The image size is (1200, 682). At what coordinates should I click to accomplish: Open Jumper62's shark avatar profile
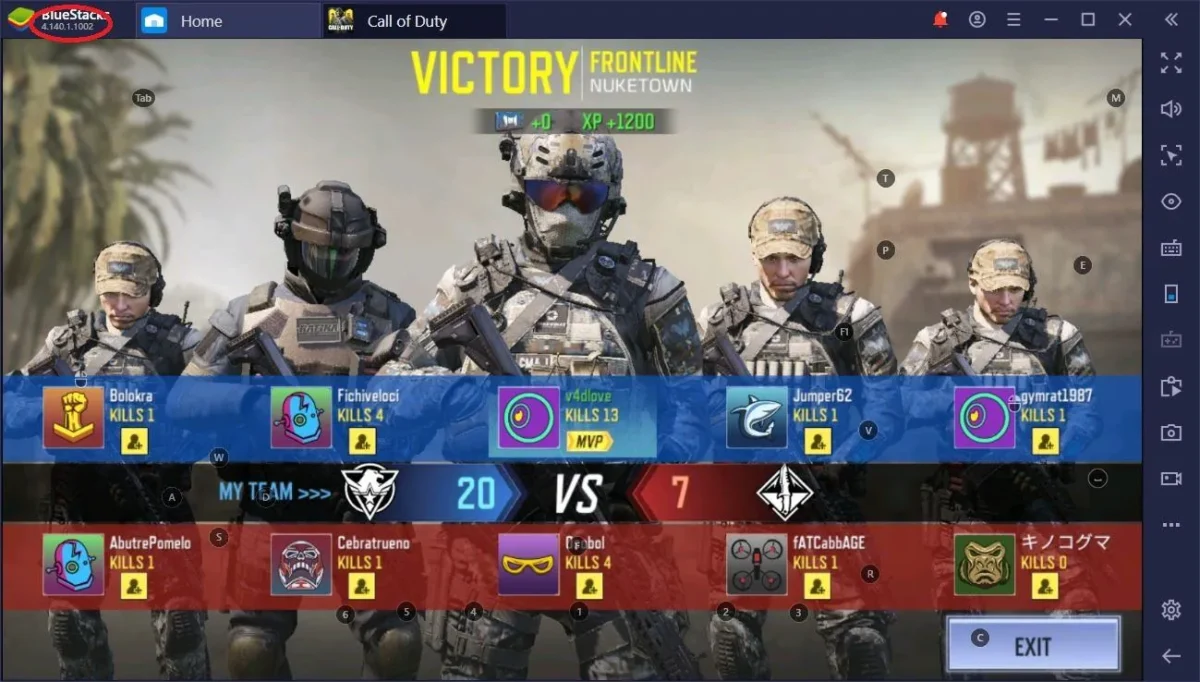(757, 417)
